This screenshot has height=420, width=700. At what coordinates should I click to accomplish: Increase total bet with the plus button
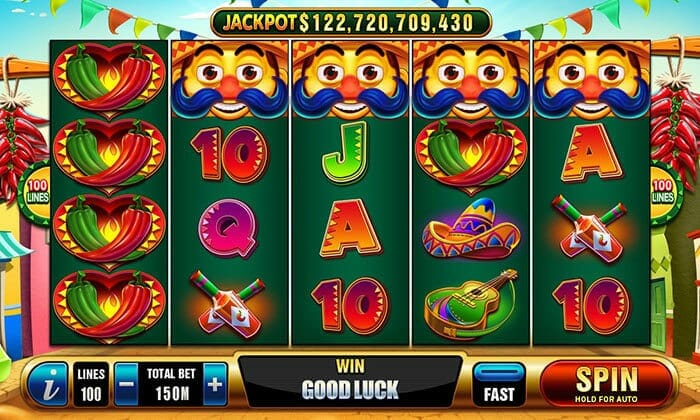(x=215, y=384)
